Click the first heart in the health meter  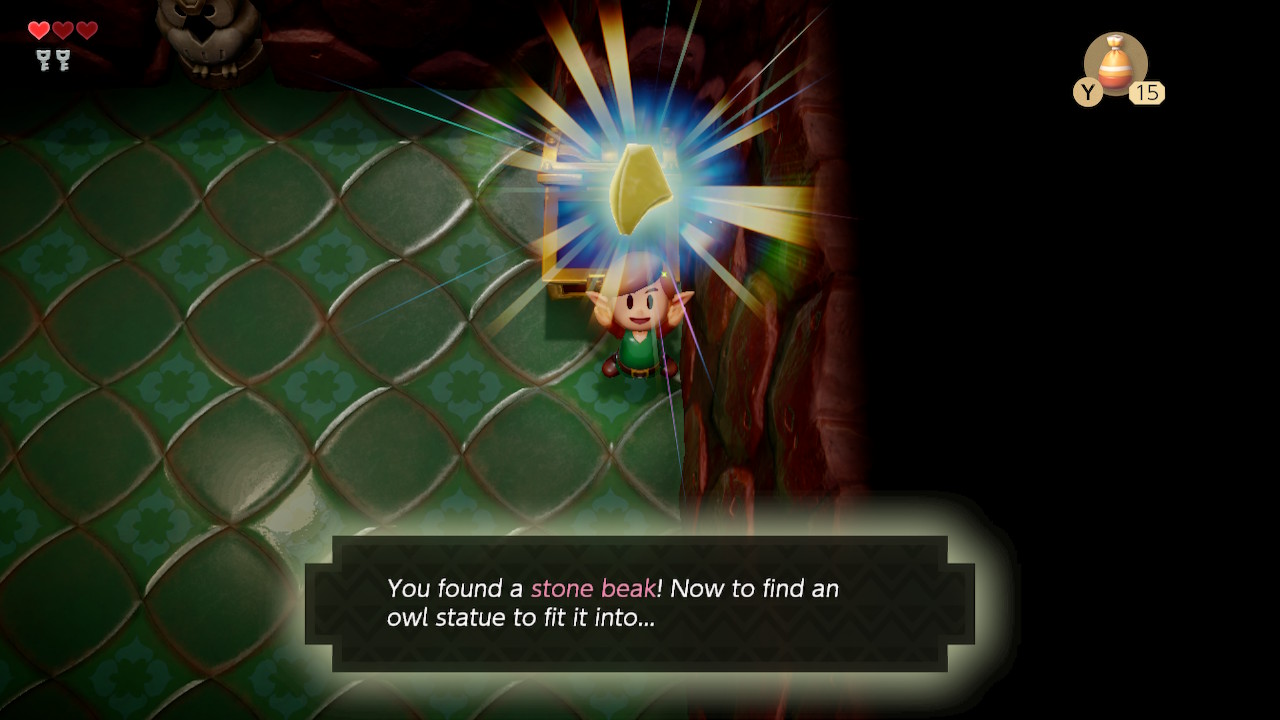coord(38,30)
